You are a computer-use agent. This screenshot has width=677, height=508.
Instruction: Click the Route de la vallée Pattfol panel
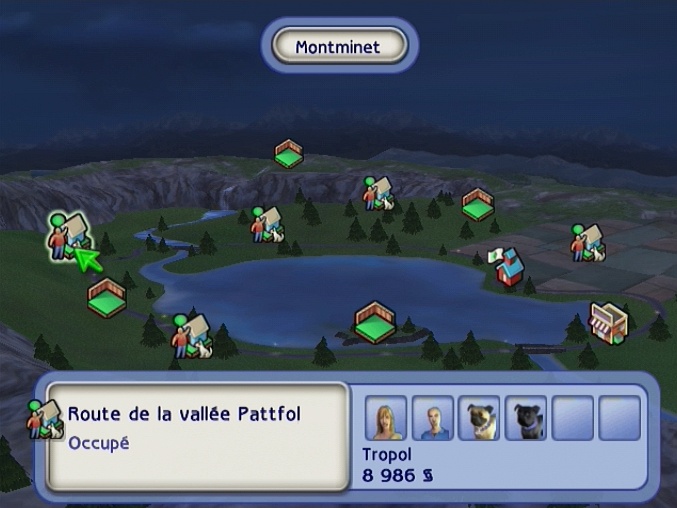[197, 433]
